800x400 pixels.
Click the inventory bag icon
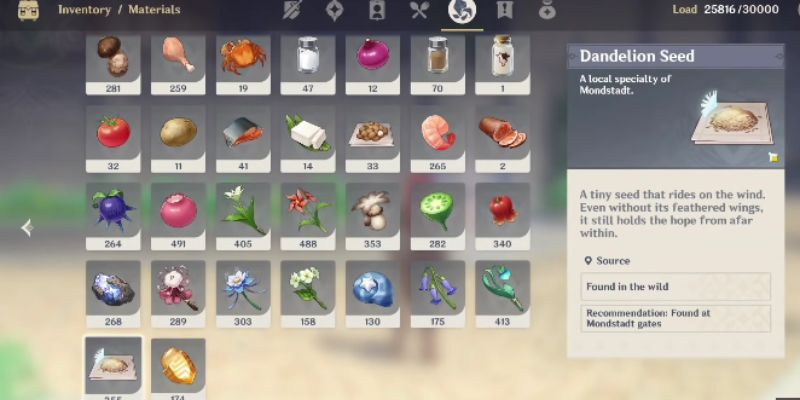[28, 12]
